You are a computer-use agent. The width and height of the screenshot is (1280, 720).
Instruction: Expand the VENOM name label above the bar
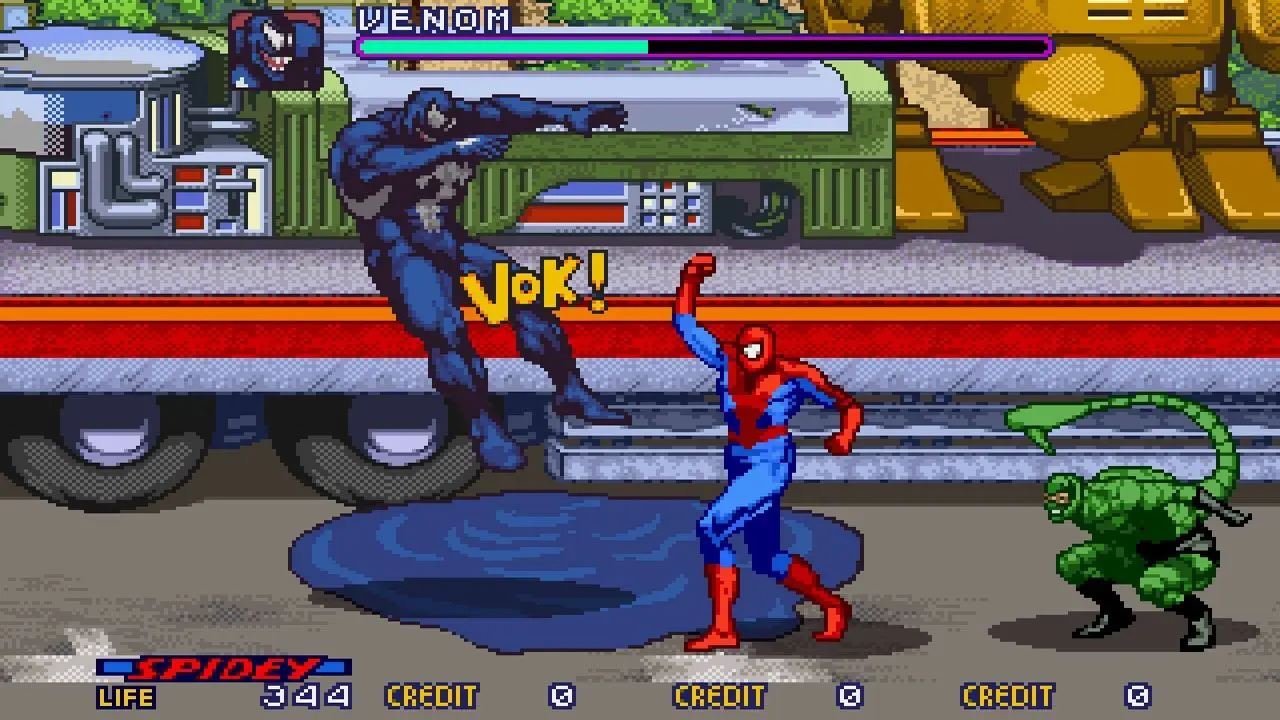[x=432, y=17]
